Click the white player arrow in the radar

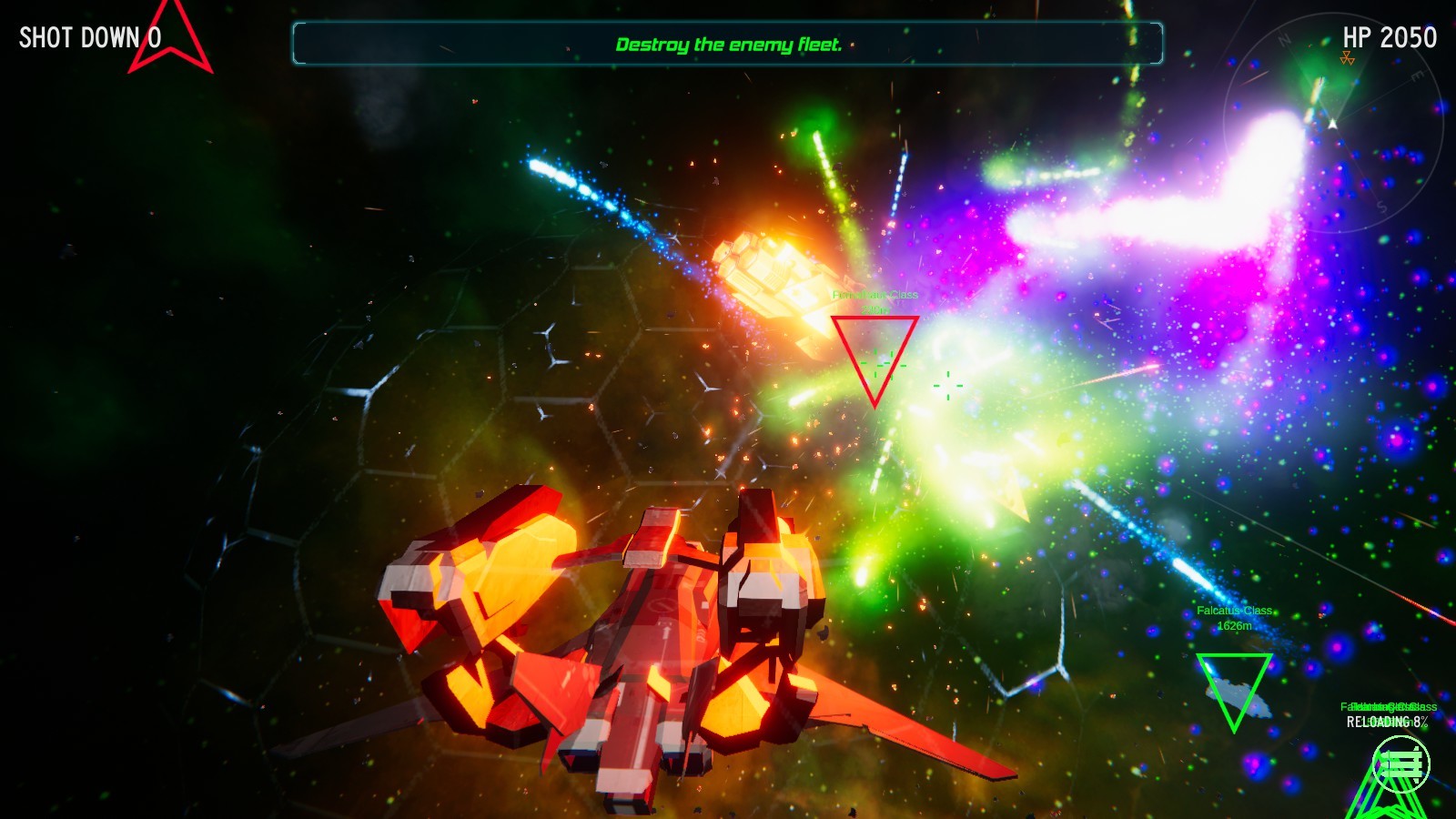(x=1332, y=124)
